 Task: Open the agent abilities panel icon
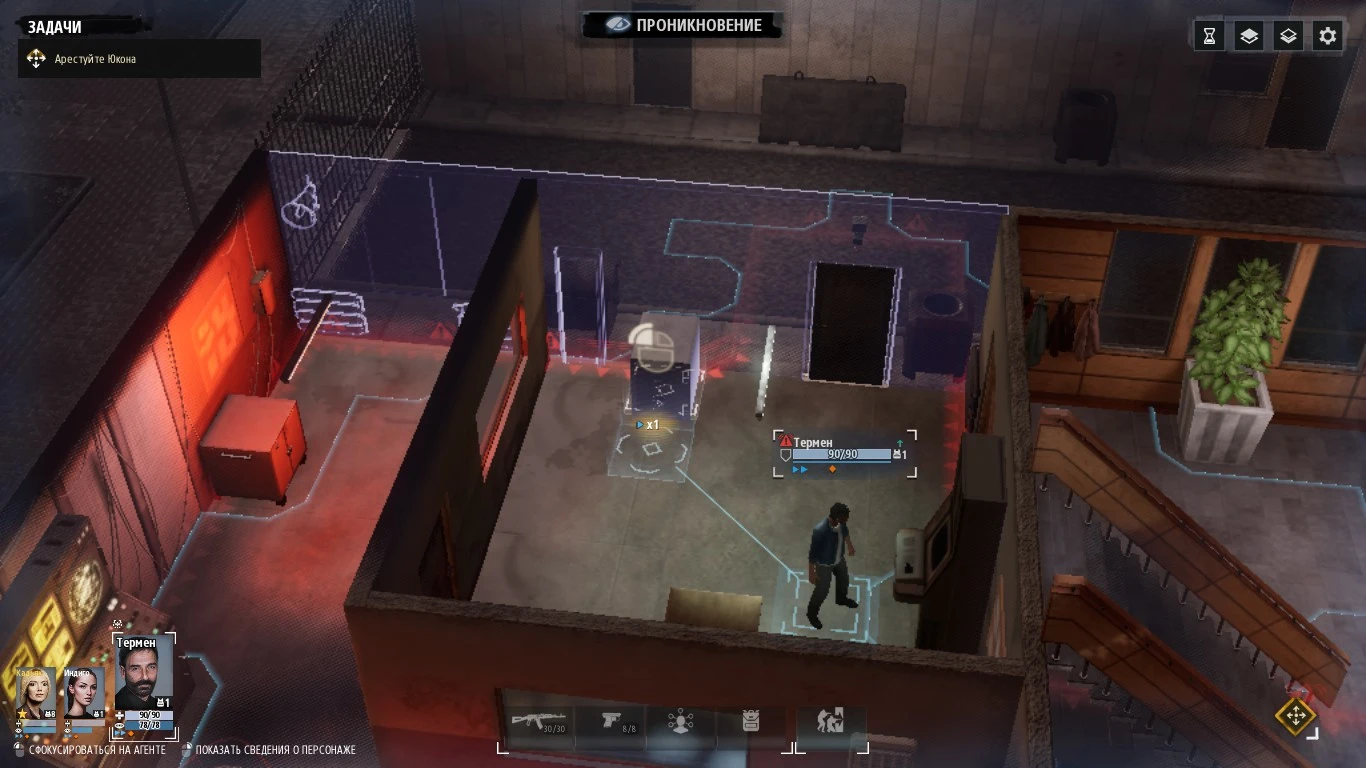point(681,722)
